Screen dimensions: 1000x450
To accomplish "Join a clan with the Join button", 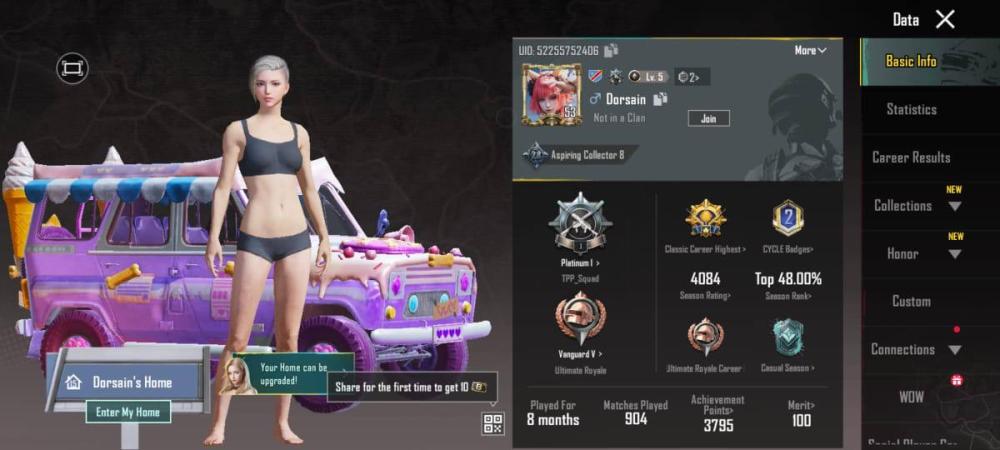I will coord(708,118).
